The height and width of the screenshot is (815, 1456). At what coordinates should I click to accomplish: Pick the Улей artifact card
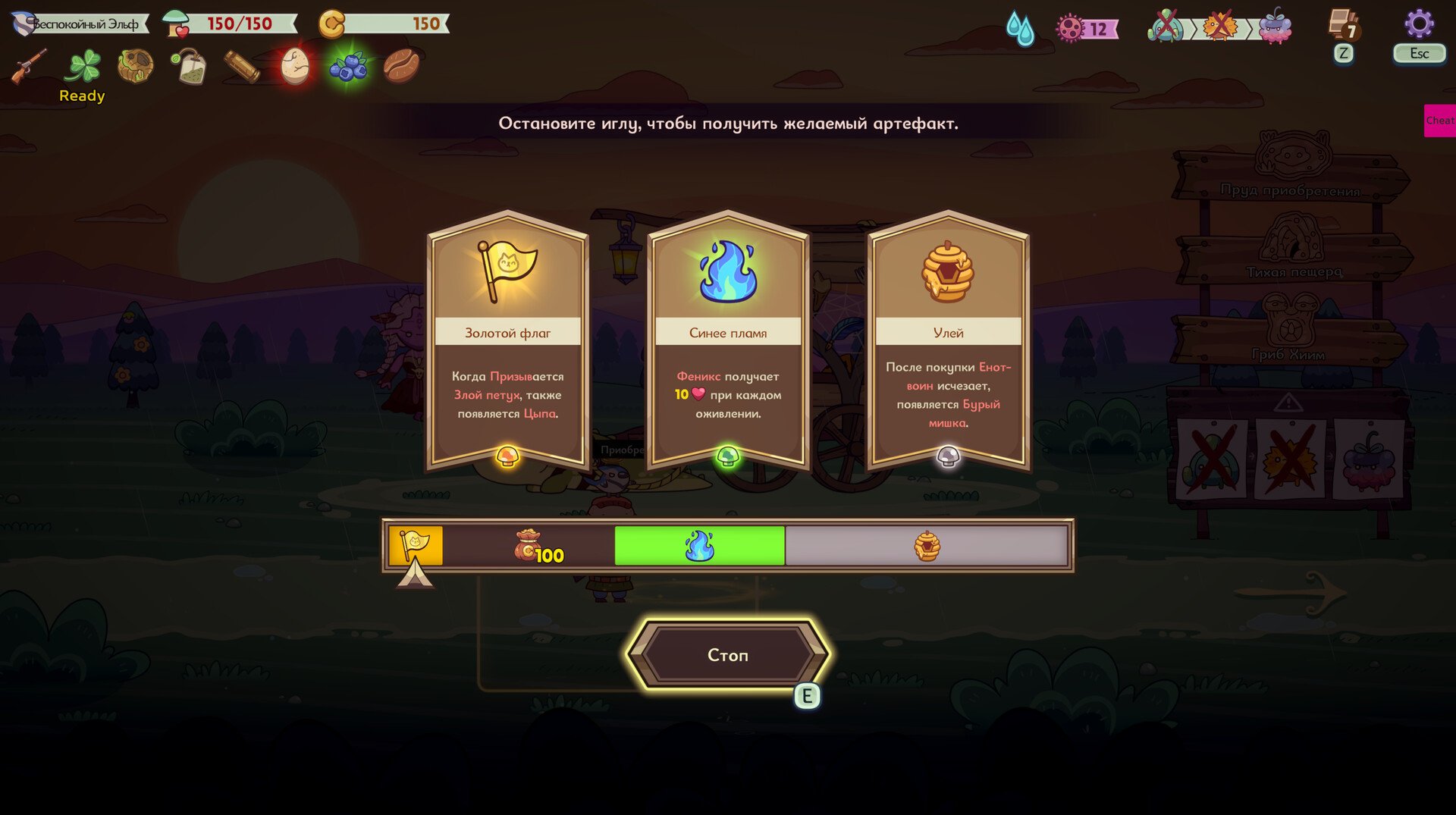click(948, 341)
